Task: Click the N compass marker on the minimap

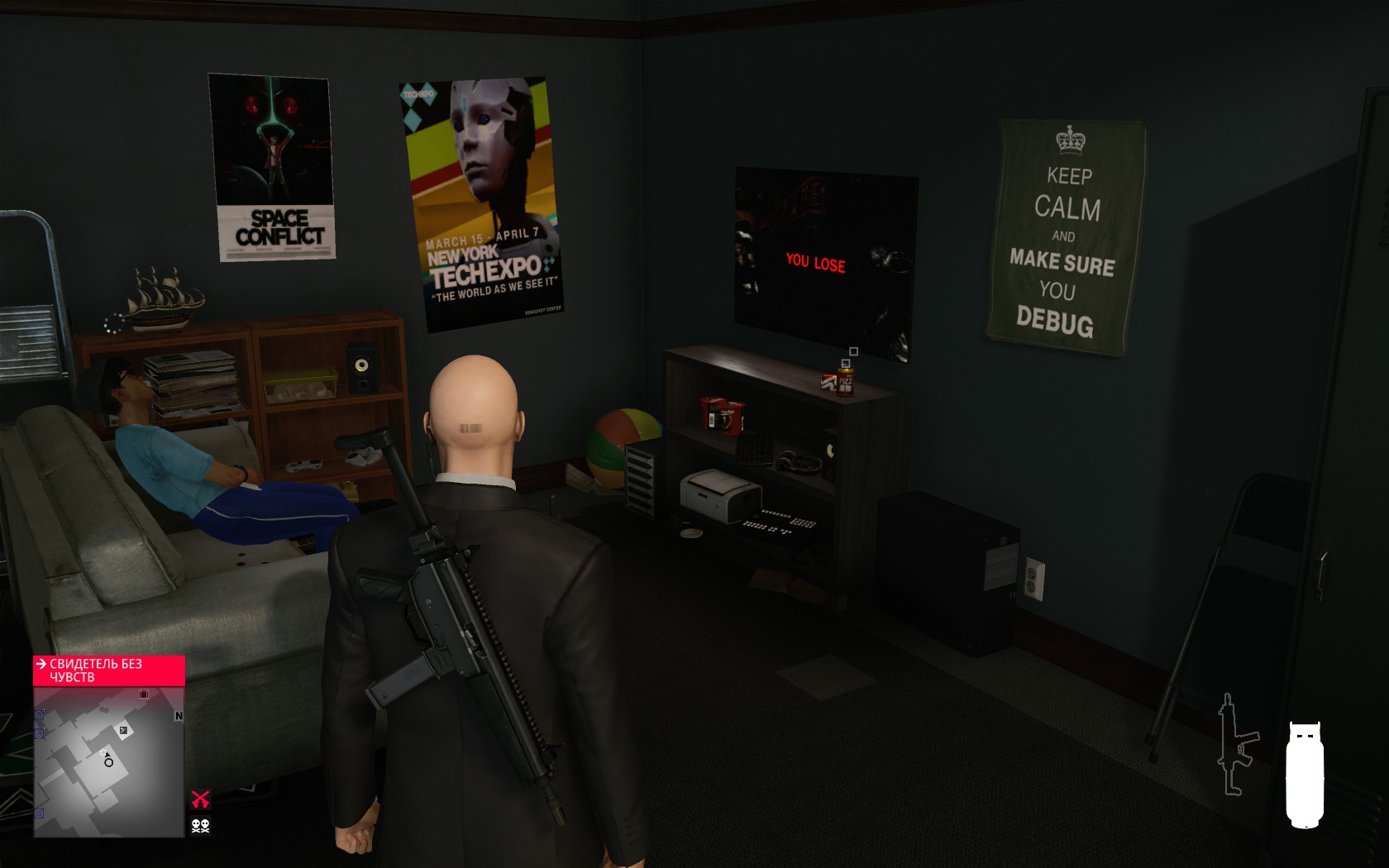Action: pyautogui.click(x=179, y=716)
